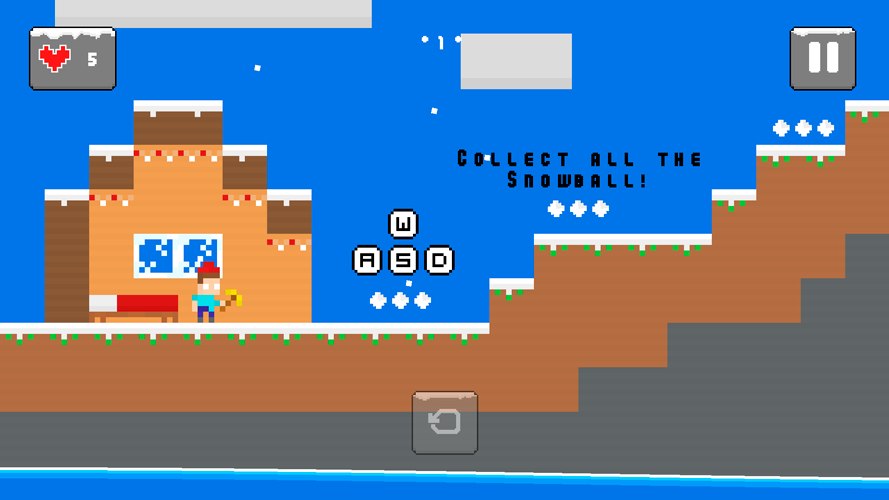Click the restart level arrow button

[x=444, y=422]
